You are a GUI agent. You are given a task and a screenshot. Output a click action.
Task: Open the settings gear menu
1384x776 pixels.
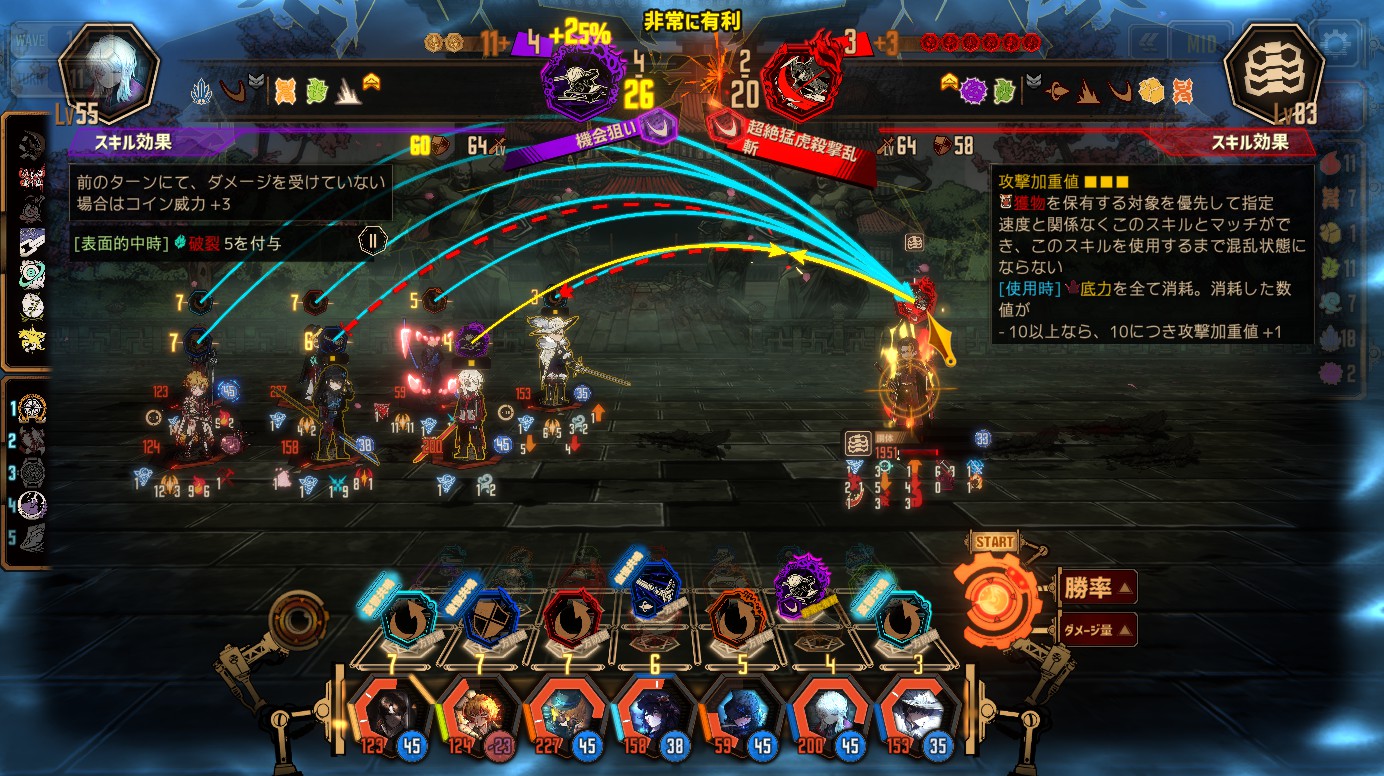(1337, 42)
